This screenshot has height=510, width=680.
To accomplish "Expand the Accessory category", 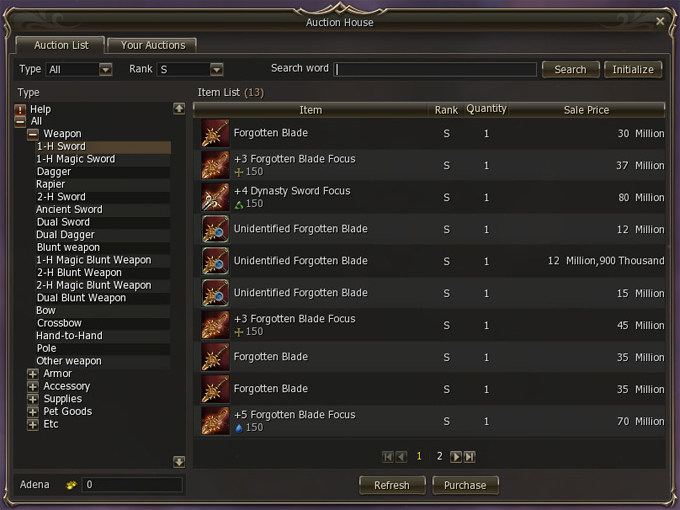I will [x=33, y=386].
